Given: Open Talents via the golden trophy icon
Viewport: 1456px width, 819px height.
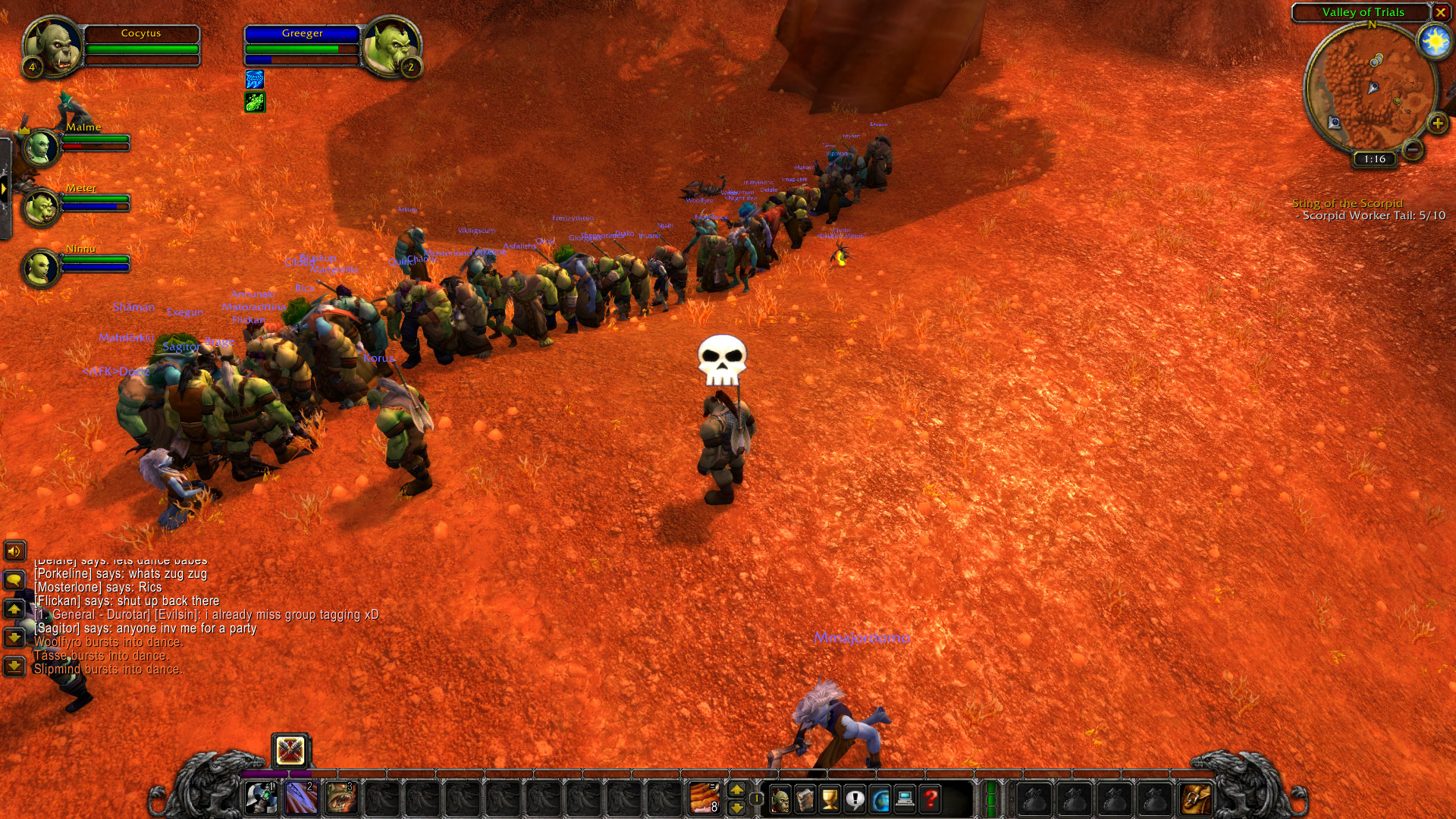Looking at the screenshot, I should (830, 796).
